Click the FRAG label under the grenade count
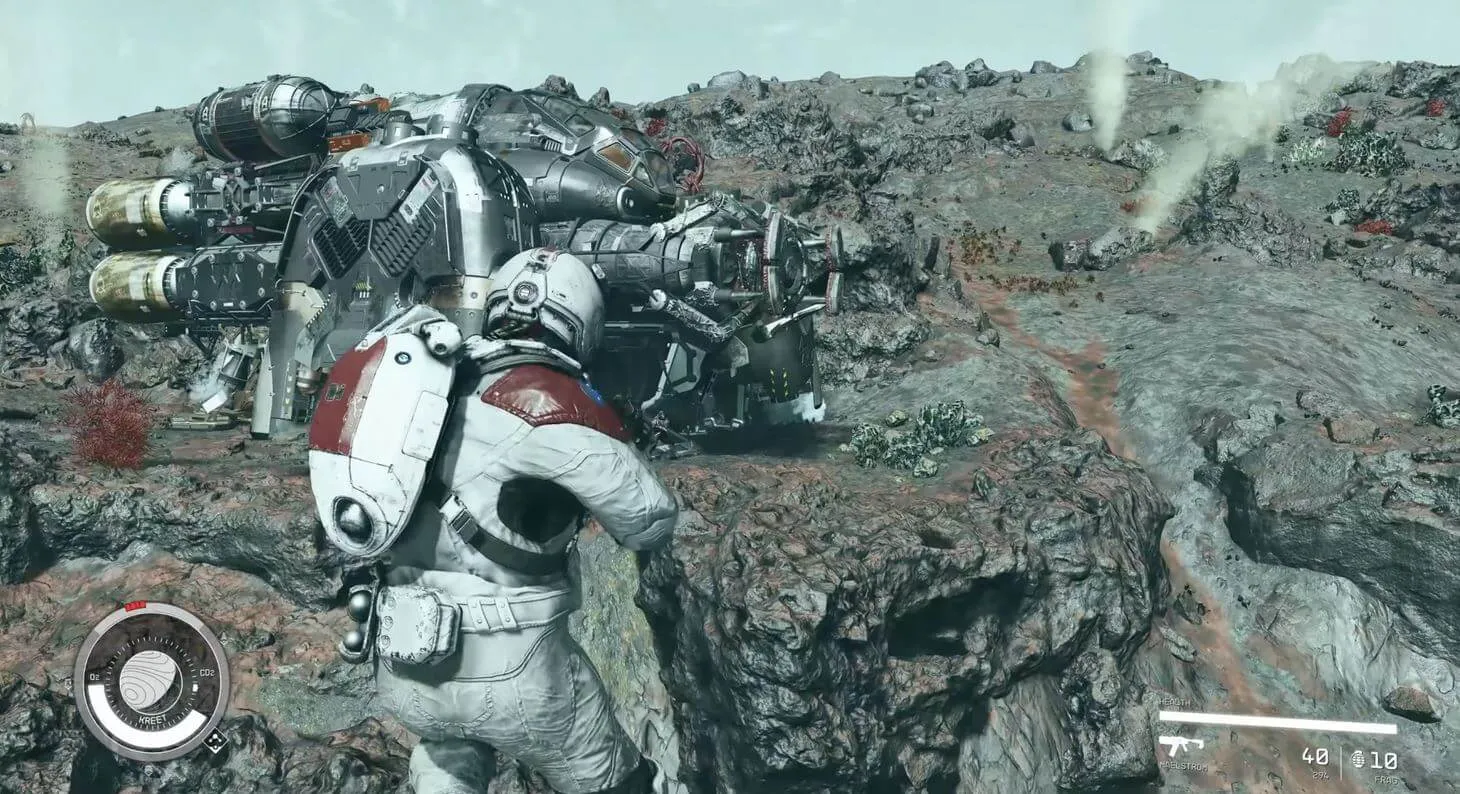This screenshot has width=1460, height=794. coord(1387,779)
